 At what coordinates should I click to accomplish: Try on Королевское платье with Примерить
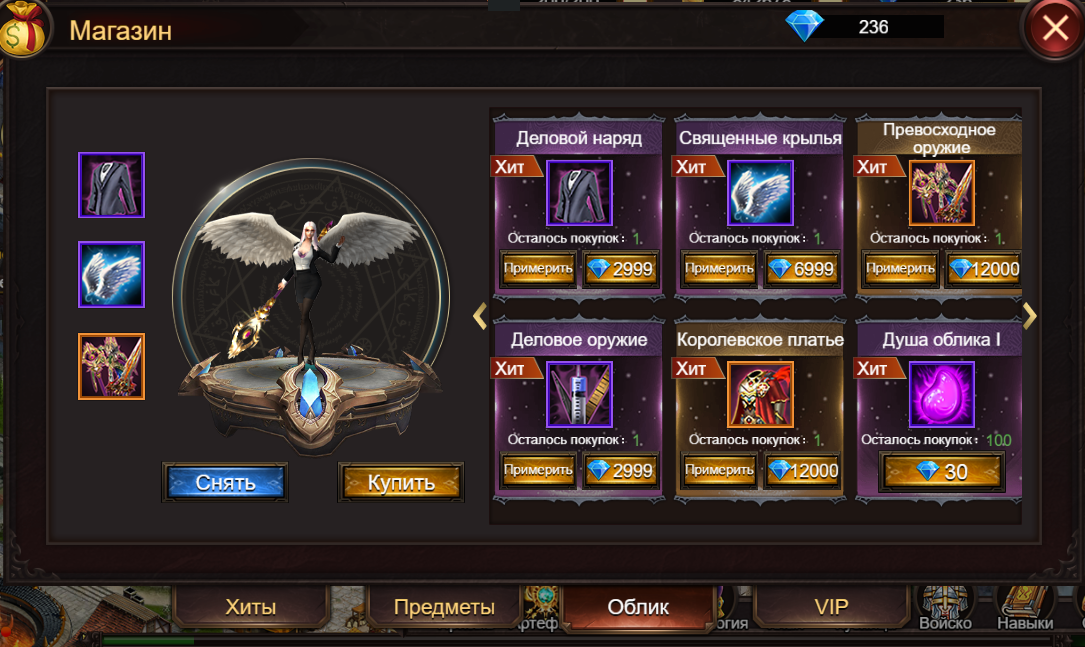coord(719,470)
